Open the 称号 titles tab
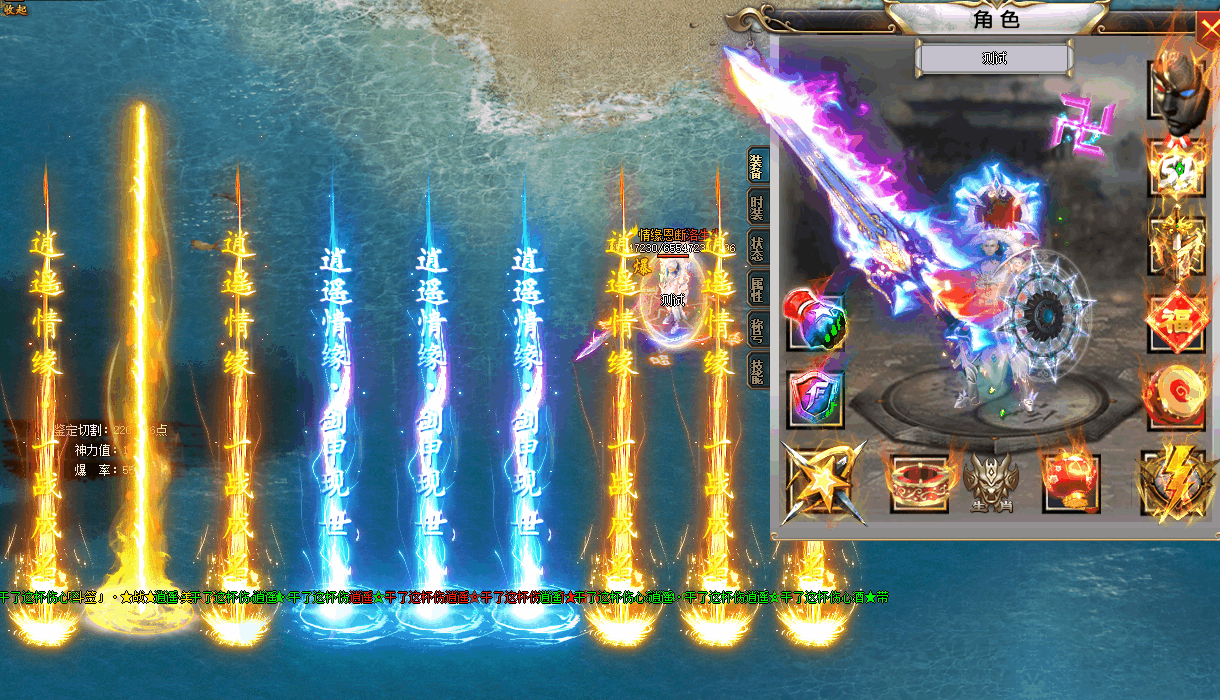This screenshot has width=1220, height=700. coord(756,329)
